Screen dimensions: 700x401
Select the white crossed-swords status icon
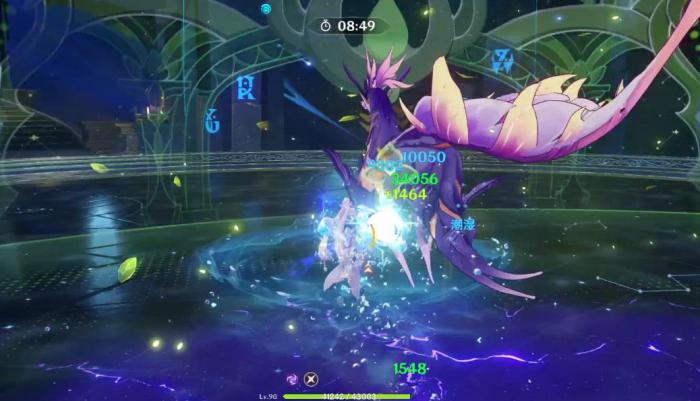coord(311,379)
